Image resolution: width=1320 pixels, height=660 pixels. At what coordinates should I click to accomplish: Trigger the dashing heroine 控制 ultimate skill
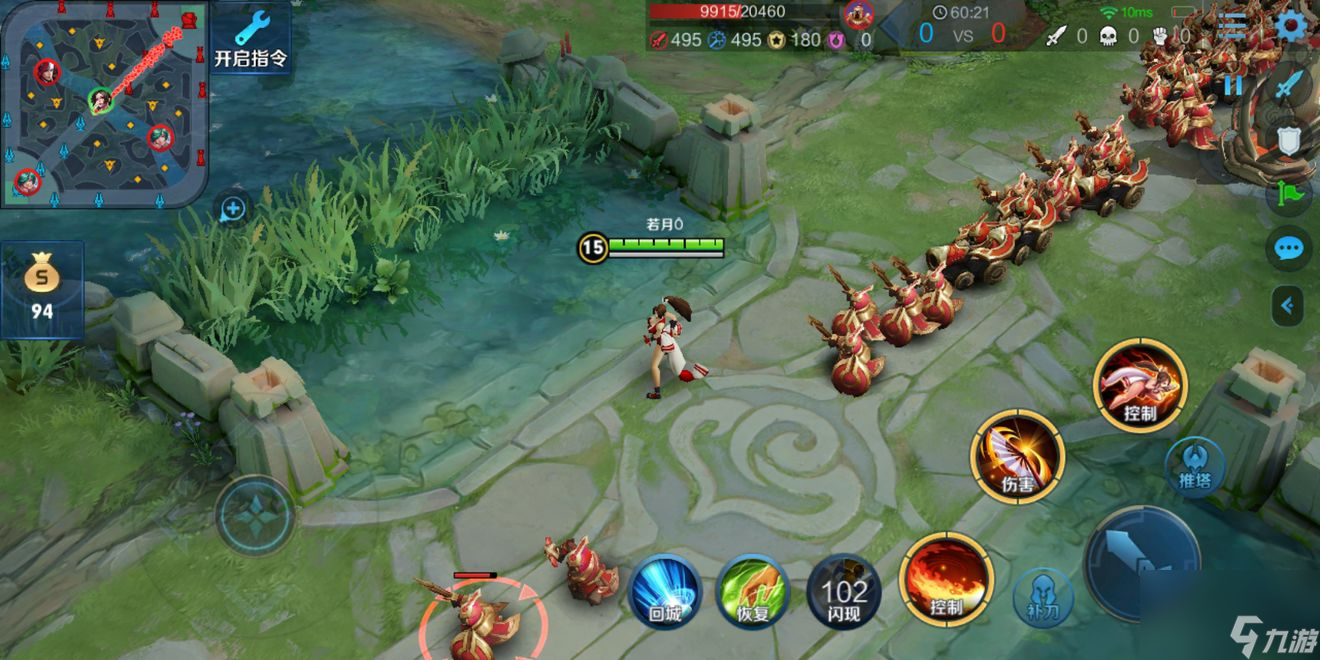1139,385
